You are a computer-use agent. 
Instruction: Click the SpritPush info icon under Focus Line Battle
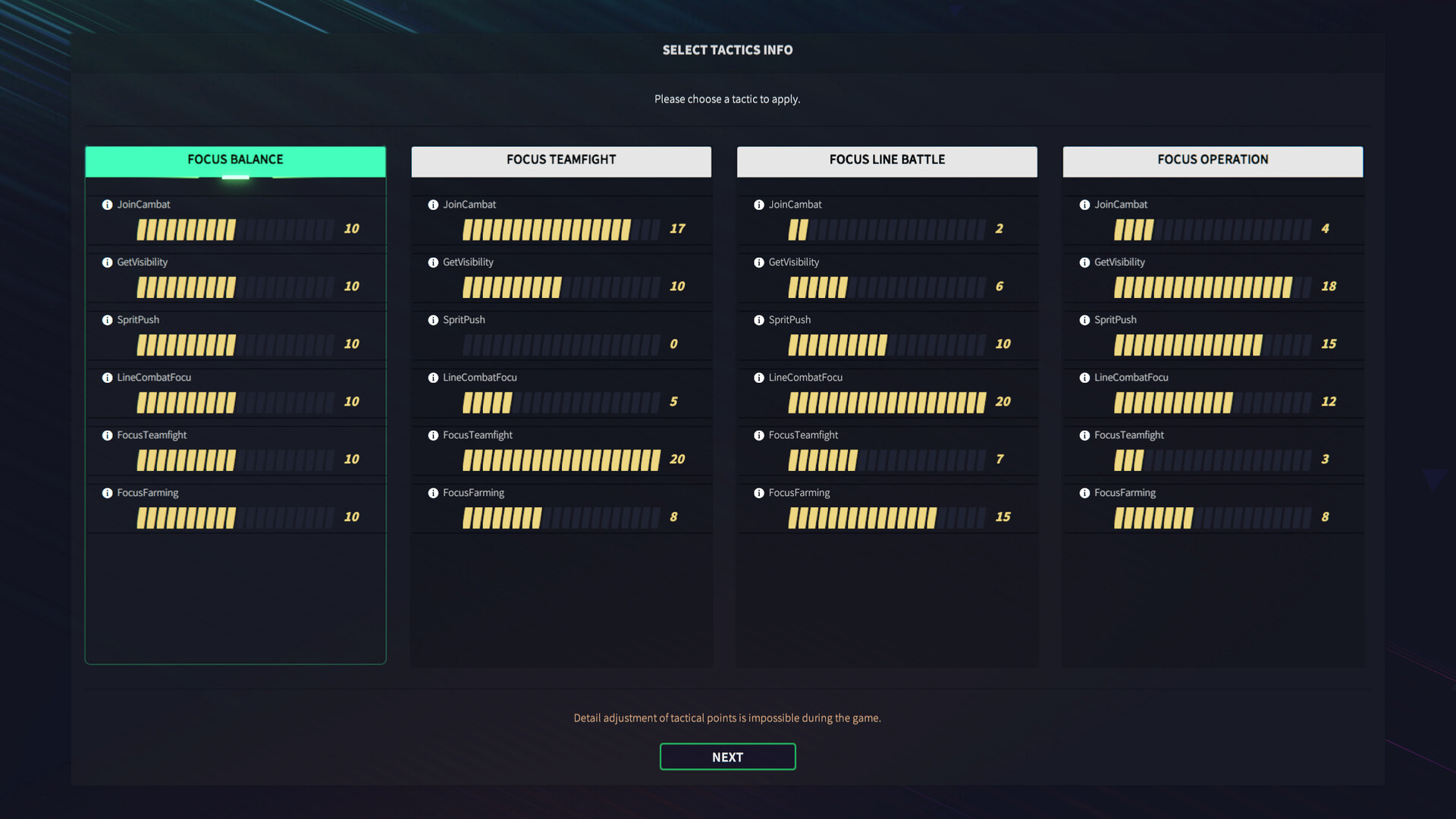tap(758, 319)
